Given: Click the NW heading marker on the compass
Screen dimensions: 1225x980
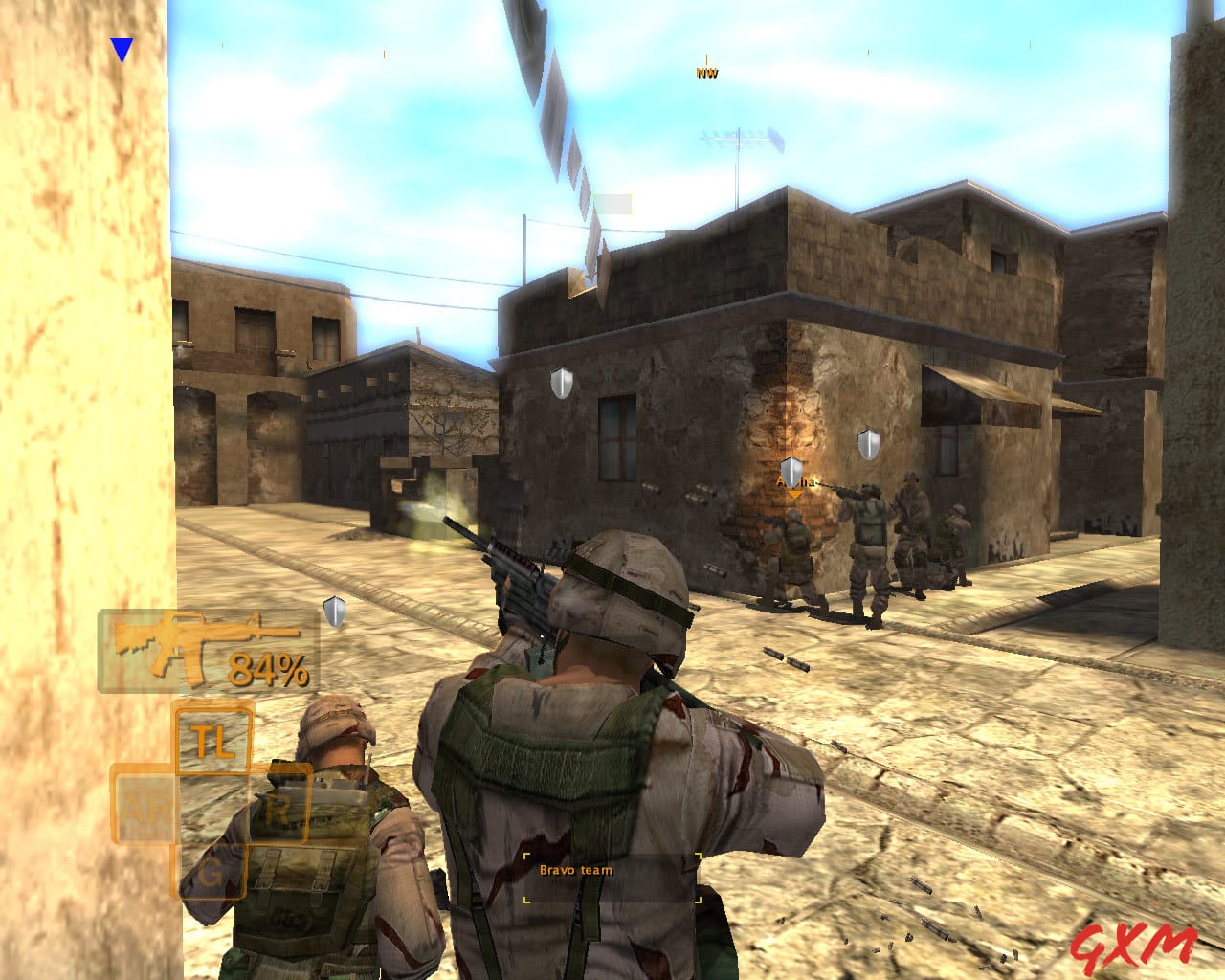Looking at the screenshot, I should point(705,71).
